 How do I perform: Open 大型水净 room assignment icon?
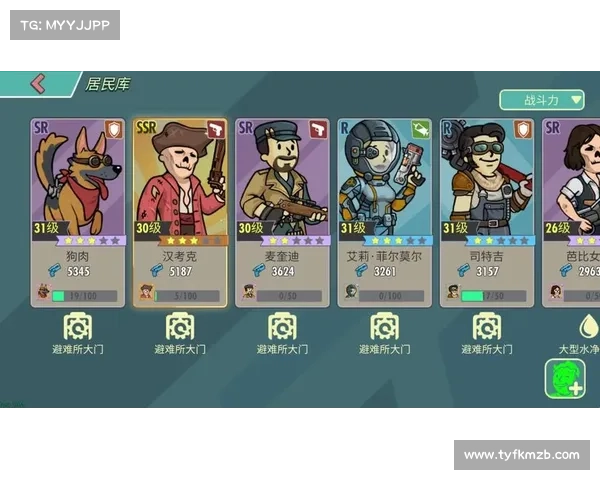pos(589,327)
